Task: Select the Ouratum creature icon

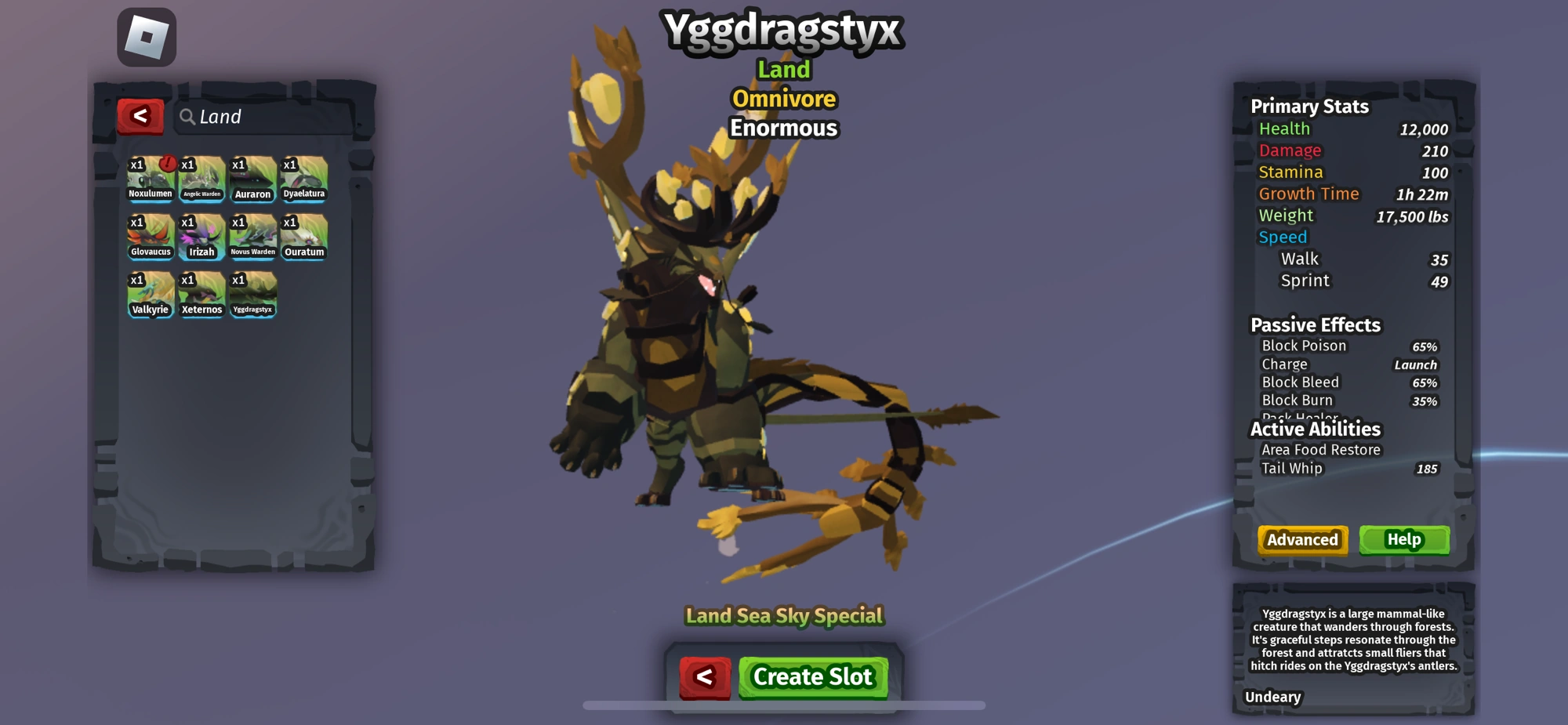Action: (x=303, y=237)
